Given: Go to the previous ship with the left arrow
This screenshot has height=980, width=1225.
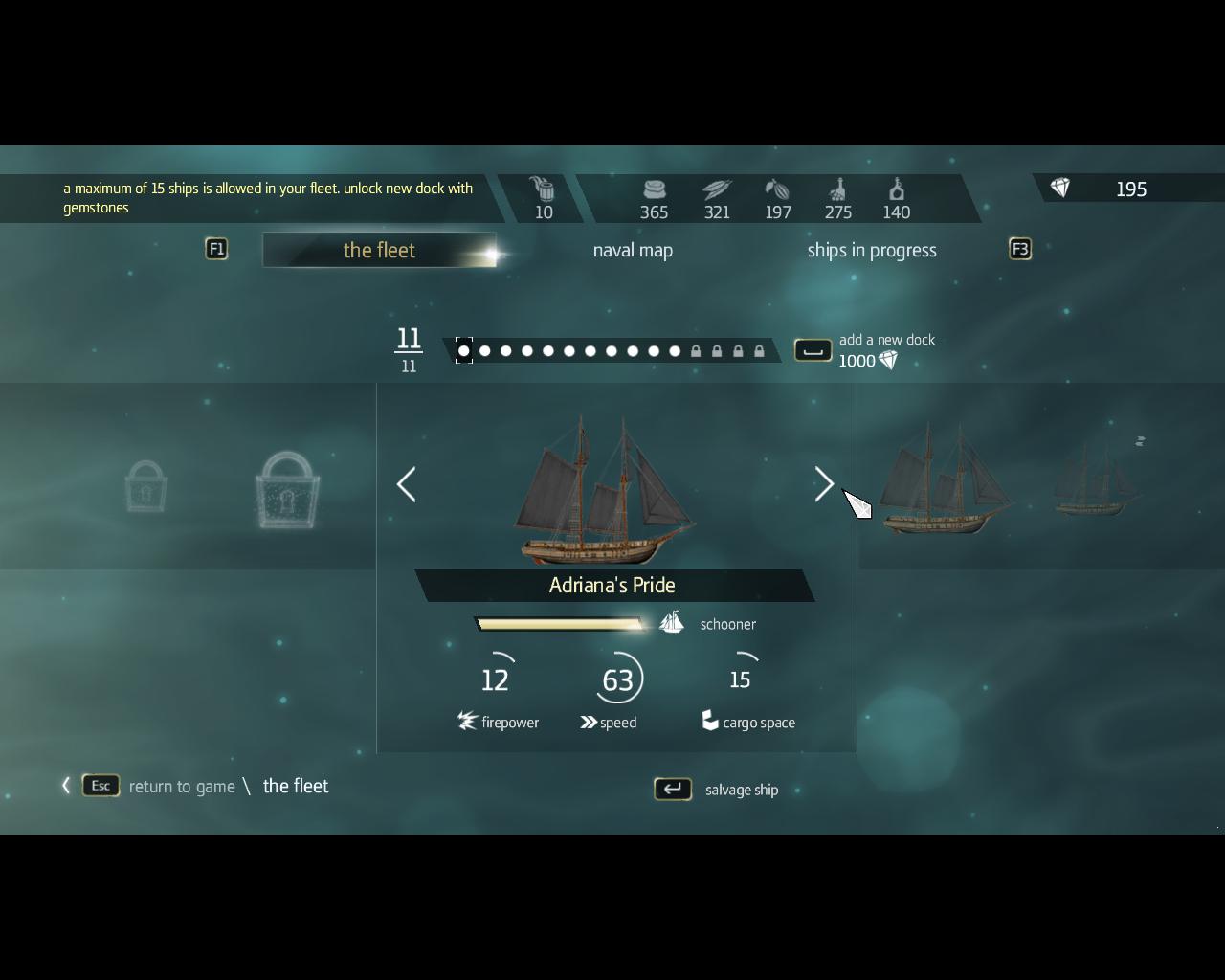Looking at the screenshot, I should [x=407, y=484].
